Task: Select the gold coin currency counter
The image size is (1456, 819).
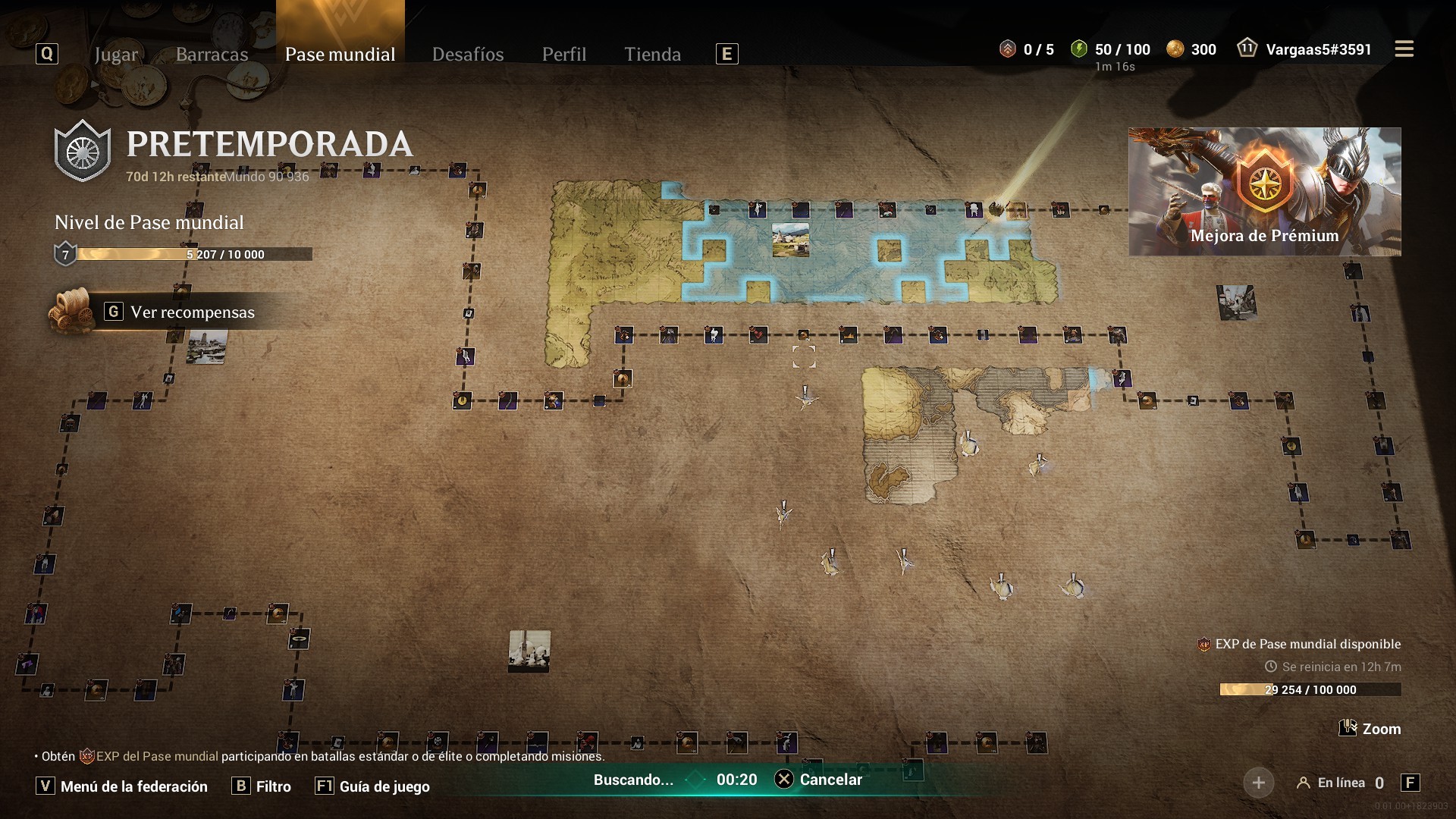Action: [1194, 49]
